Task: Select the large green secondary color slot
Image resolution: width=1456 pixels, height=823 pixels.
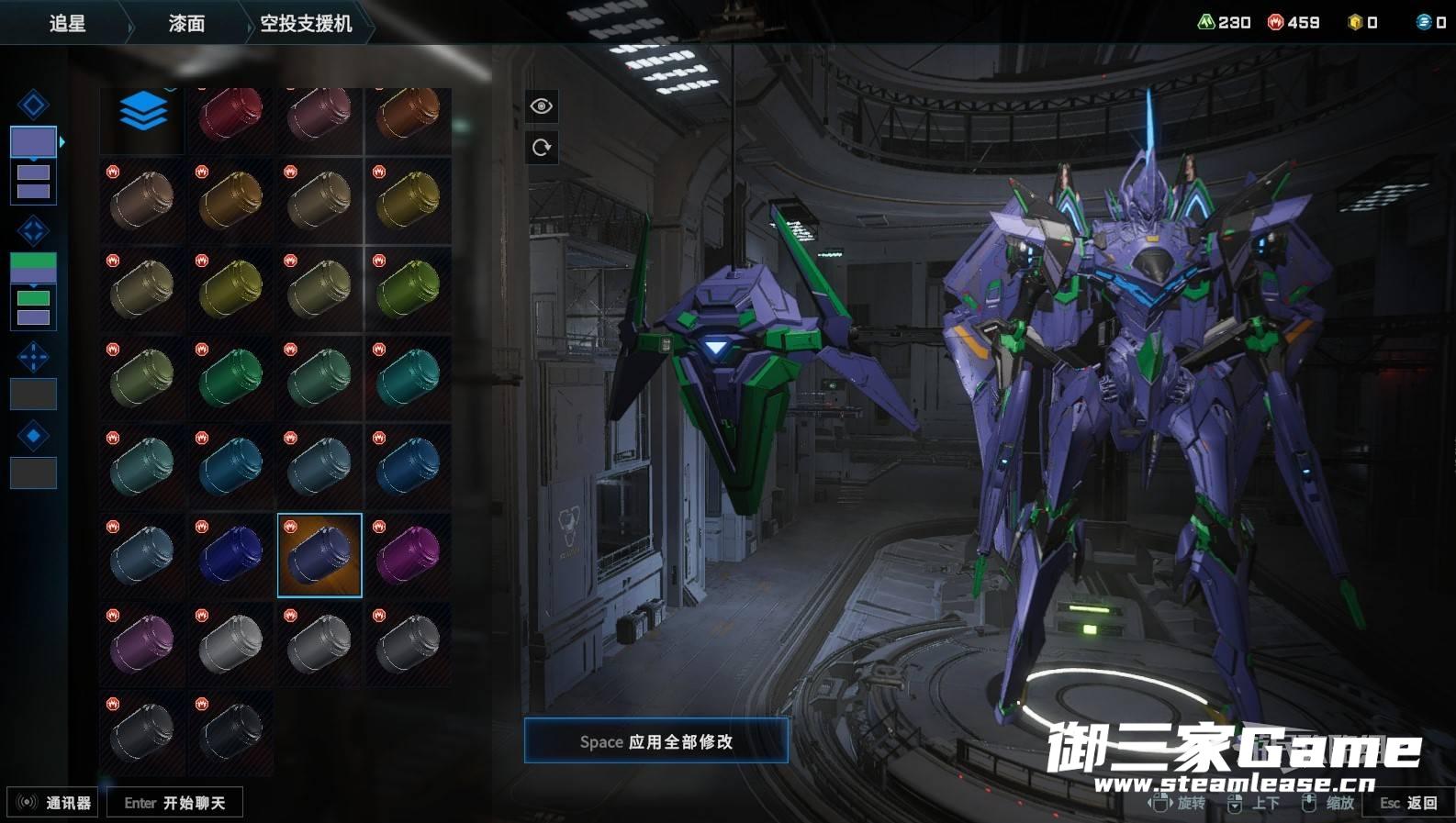Action: tap(33, 267)
